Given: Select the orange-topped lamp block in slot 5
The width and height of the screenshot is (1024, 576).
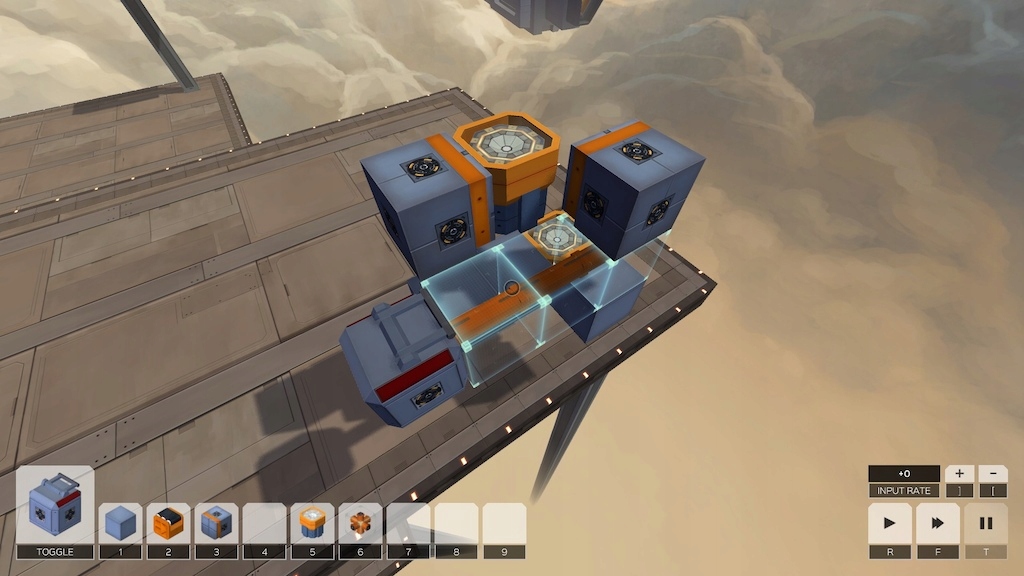Looking at the screenshot, I should (x=312, y=523).
